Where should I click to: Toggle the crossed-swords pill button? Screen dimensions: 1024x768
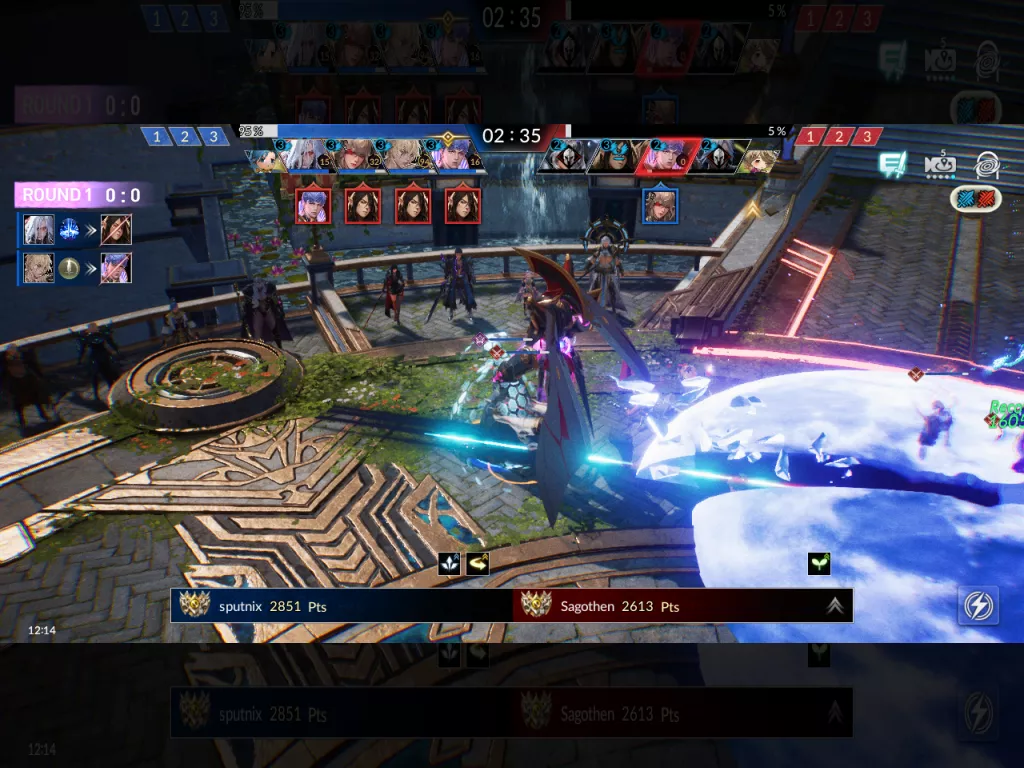click(x=975, y=198)
